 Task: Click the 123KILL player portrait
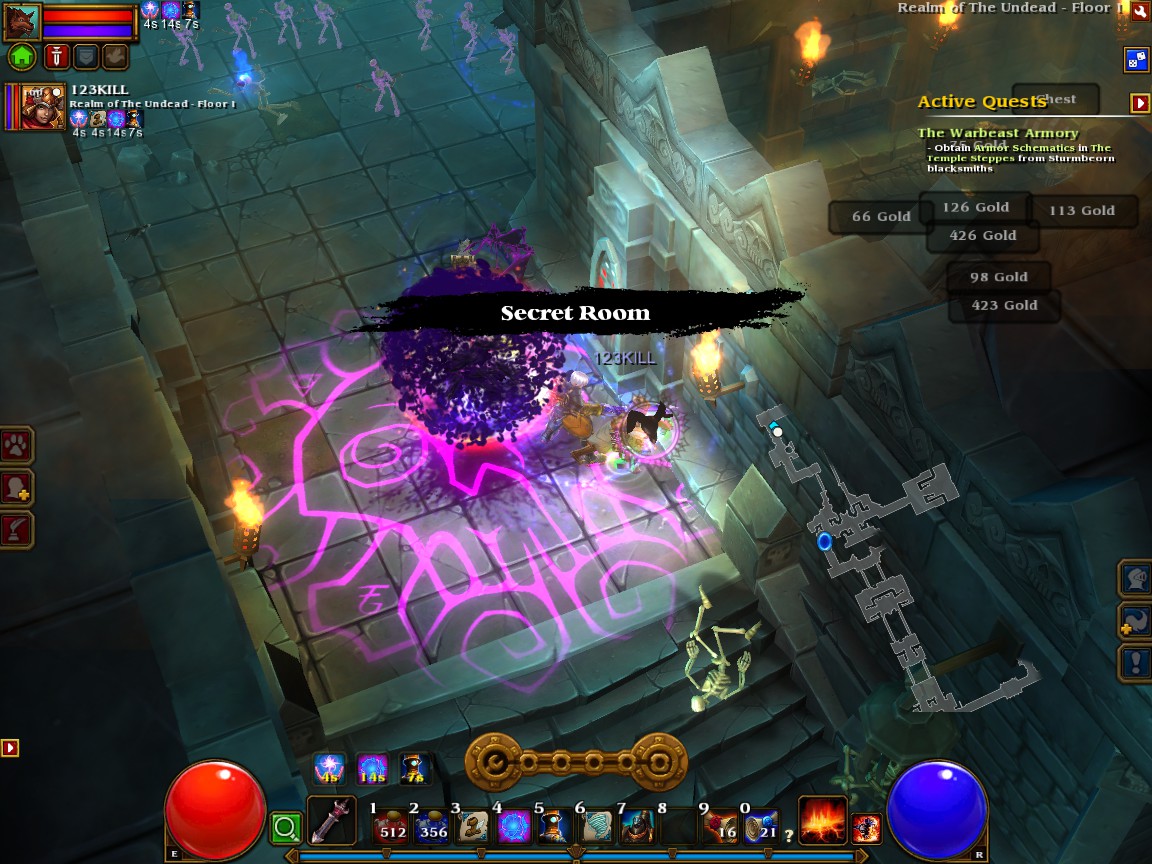pos(42,106)
